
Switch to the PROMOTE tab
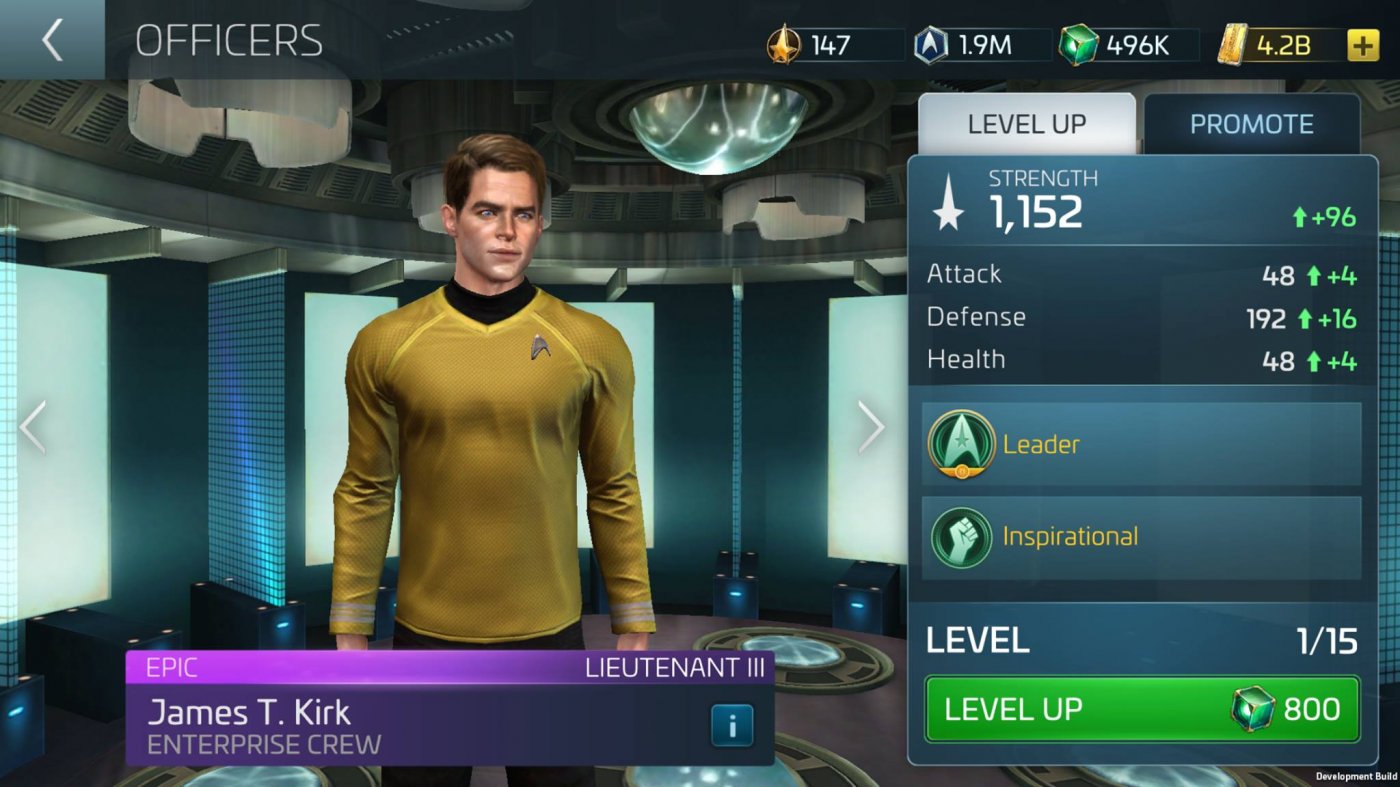[1253, 123]
